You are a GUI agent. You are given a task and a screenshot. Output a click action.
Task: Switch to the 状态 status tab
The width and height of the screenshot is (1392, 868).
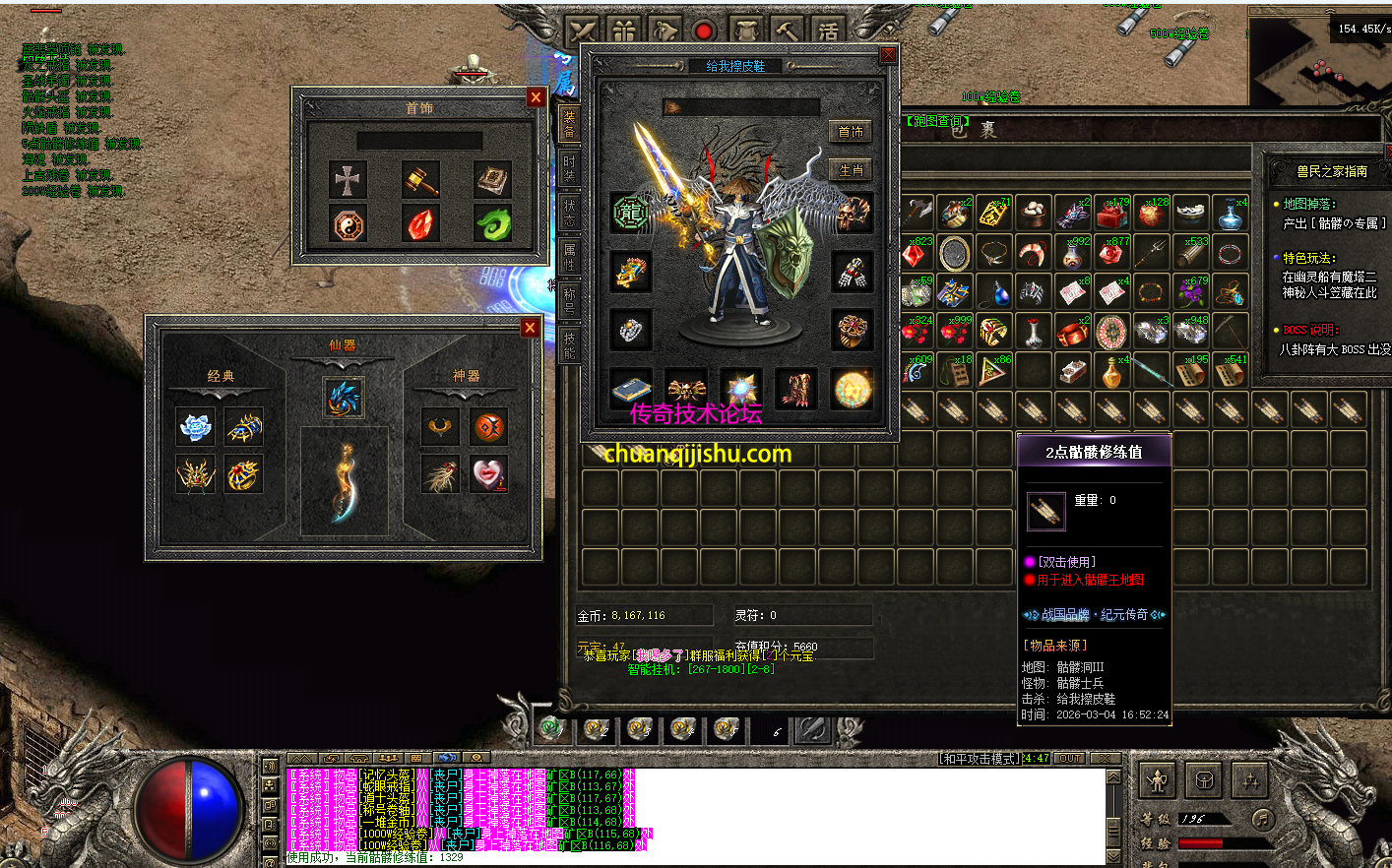tap(569, 211)
